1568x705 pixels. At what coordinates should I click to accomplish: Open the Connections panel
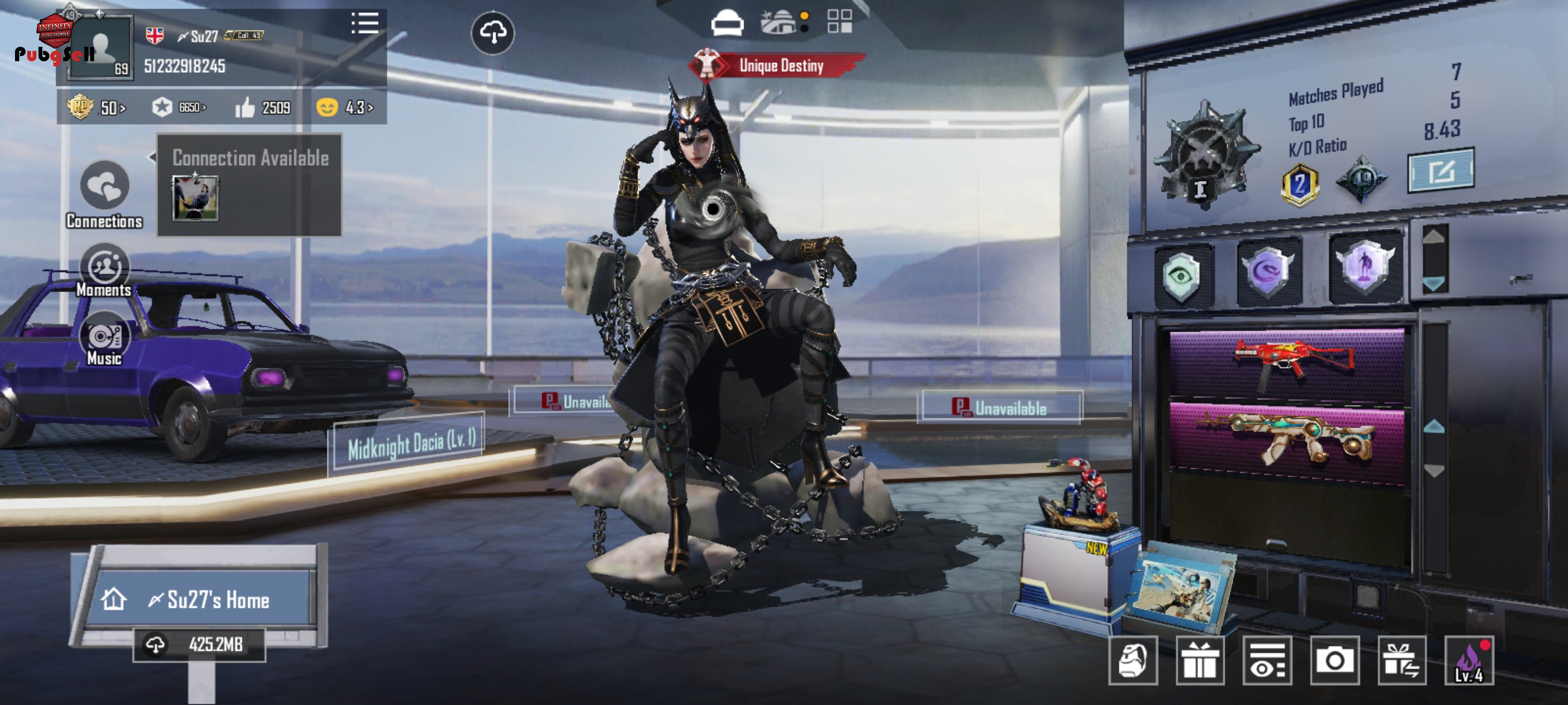pyautogui.click(x=104, y=194)
